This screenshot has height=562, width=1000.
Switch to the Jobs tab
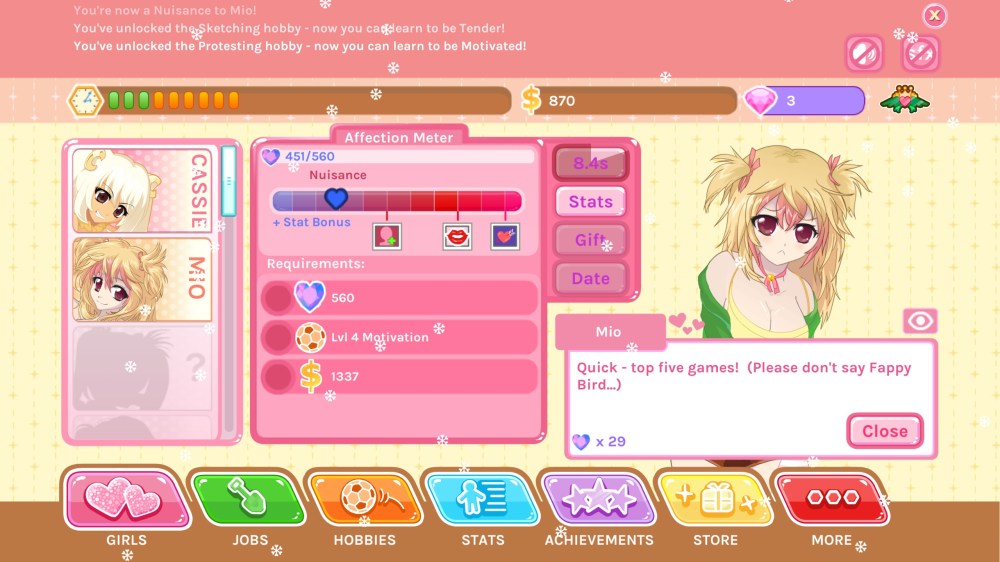pos(248,500)
